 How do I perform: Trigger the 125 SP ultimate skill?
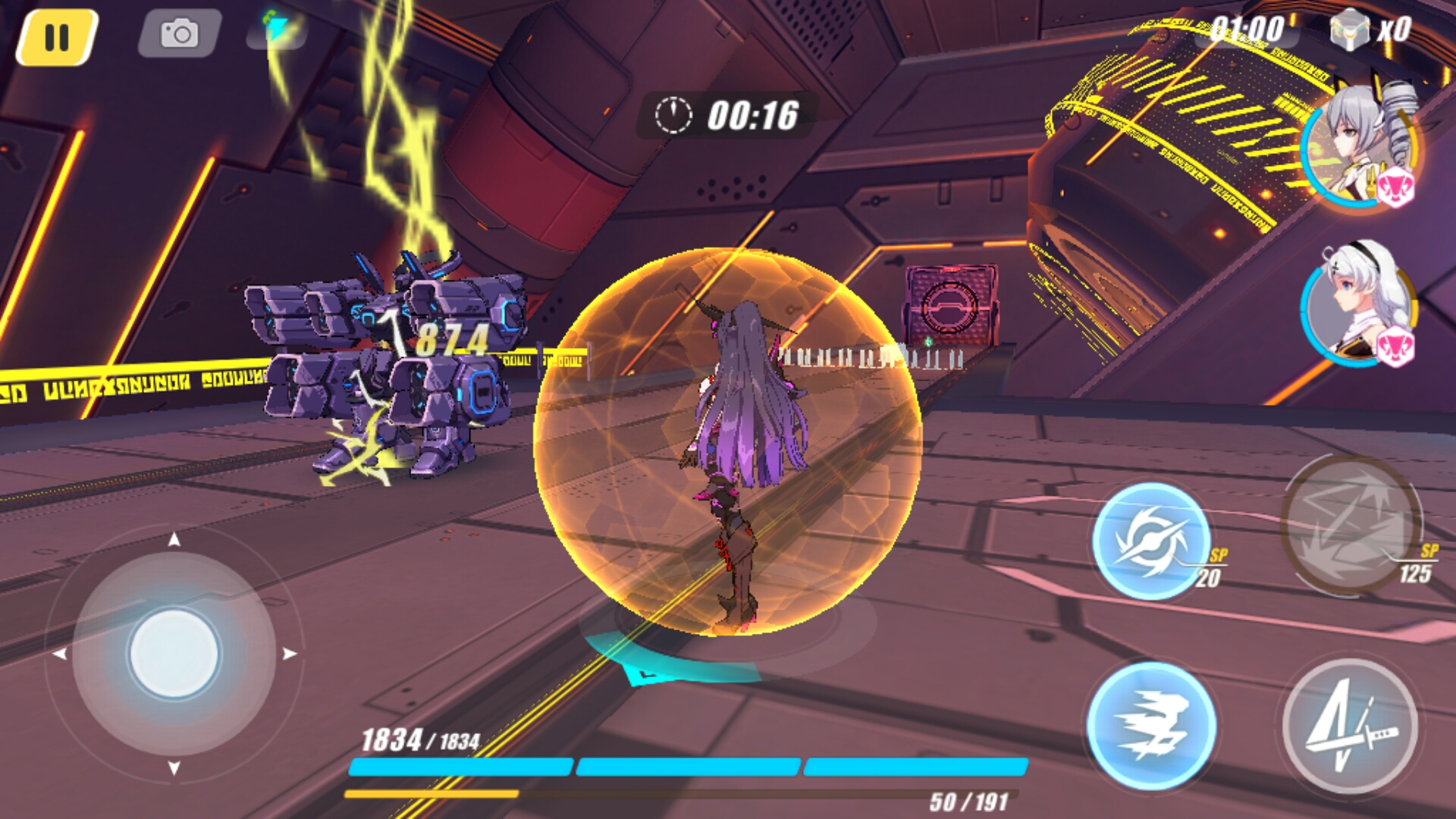coord(1350,525)
